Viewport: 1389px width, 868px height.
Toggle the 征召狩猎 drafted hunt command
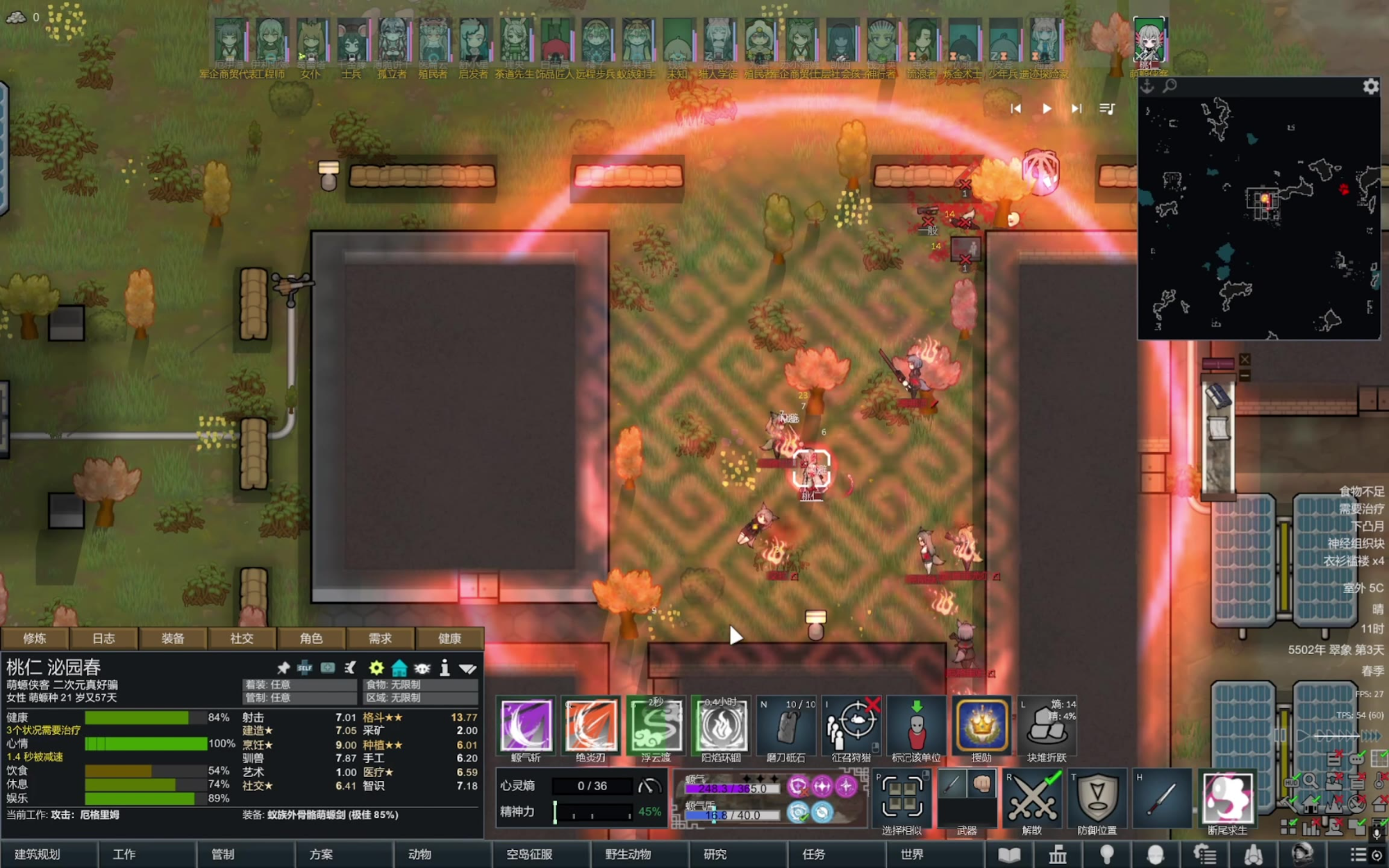point(851,726)
